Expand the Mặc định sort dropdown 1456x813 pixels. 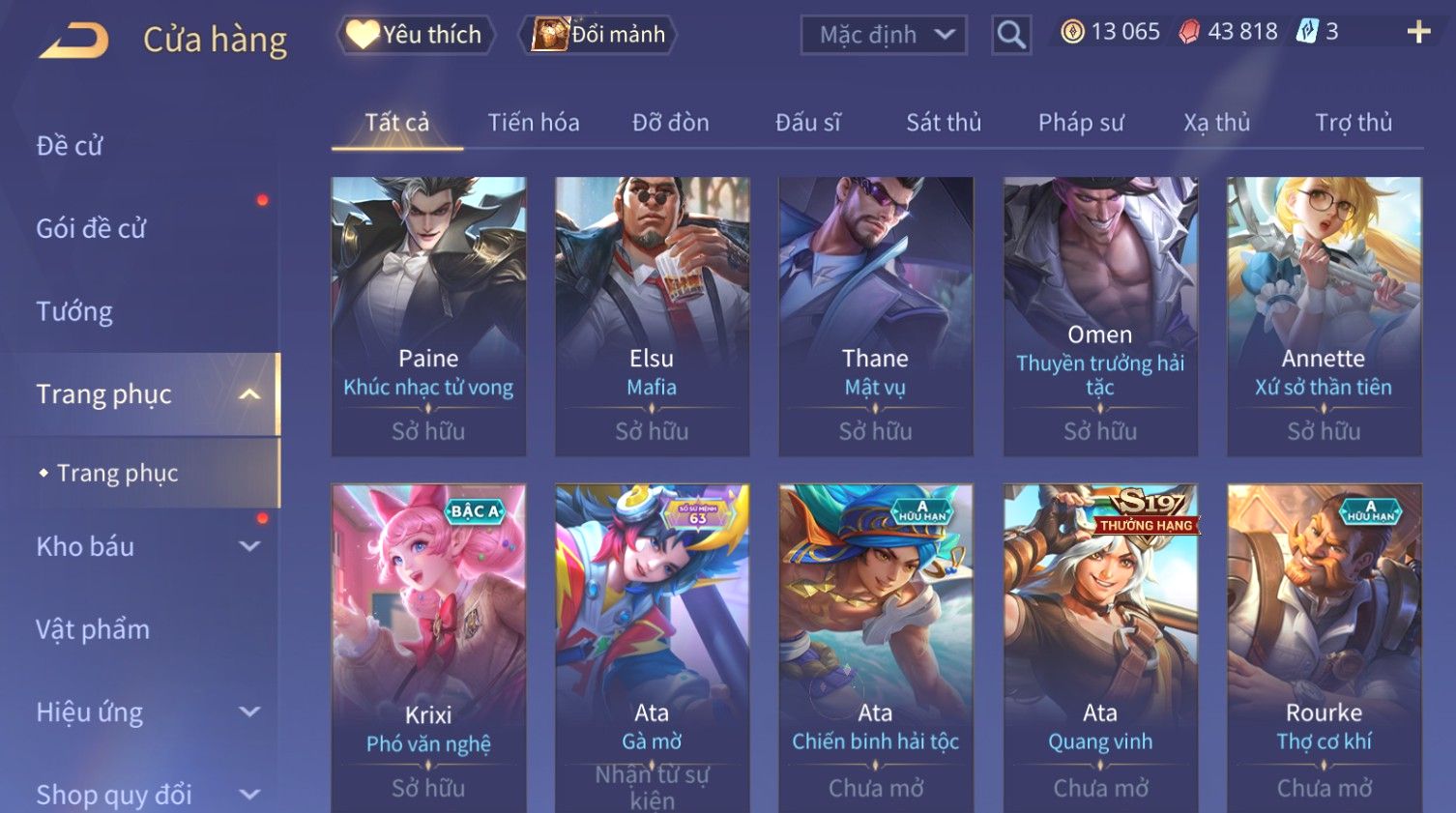click(884, 35)
